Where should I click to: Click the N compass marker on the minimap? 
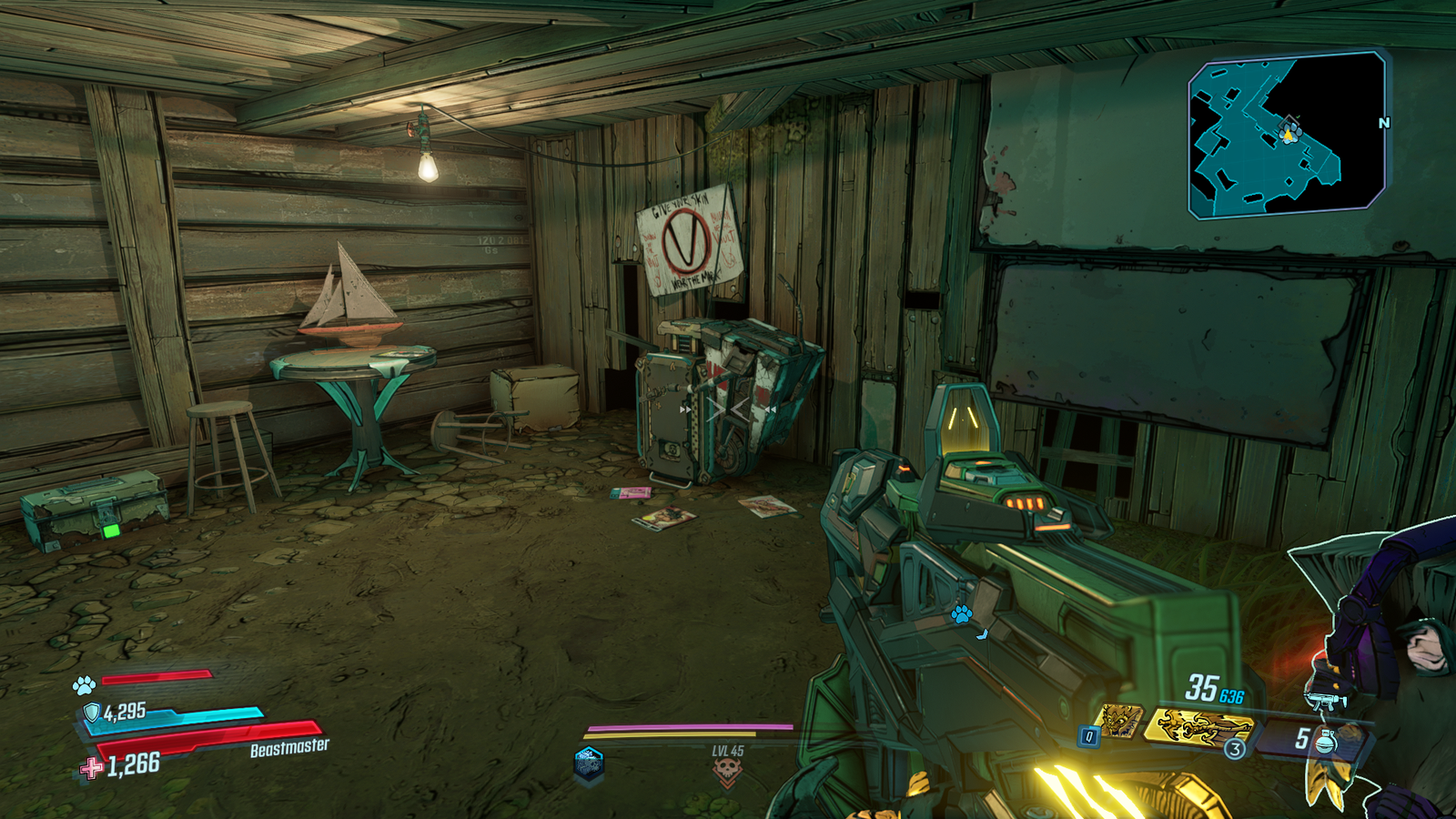[1384, 122]
